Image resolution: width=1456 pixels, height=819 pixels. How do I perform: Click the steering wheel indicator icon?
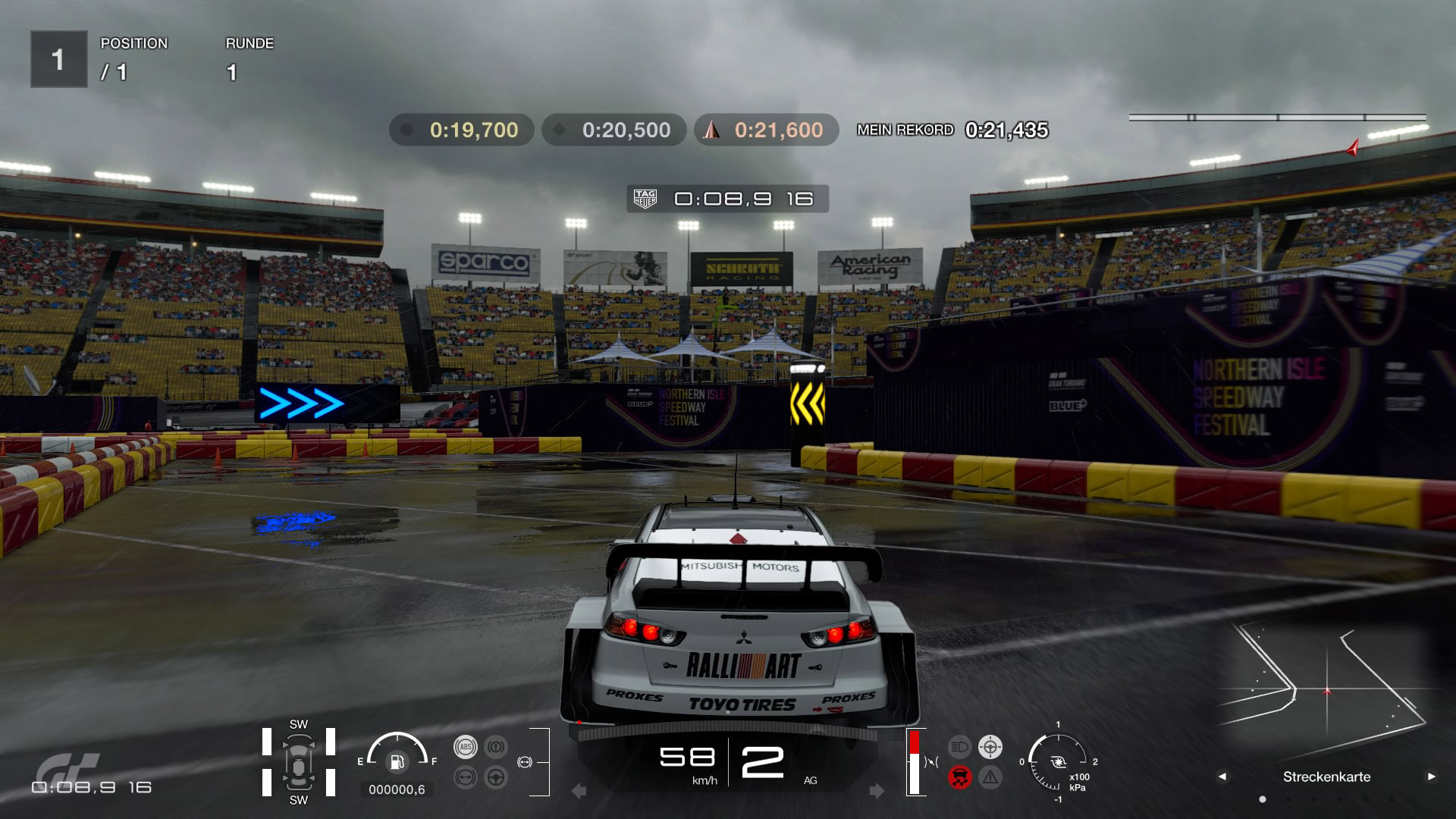pyautogui.click(x=496, y=777)
